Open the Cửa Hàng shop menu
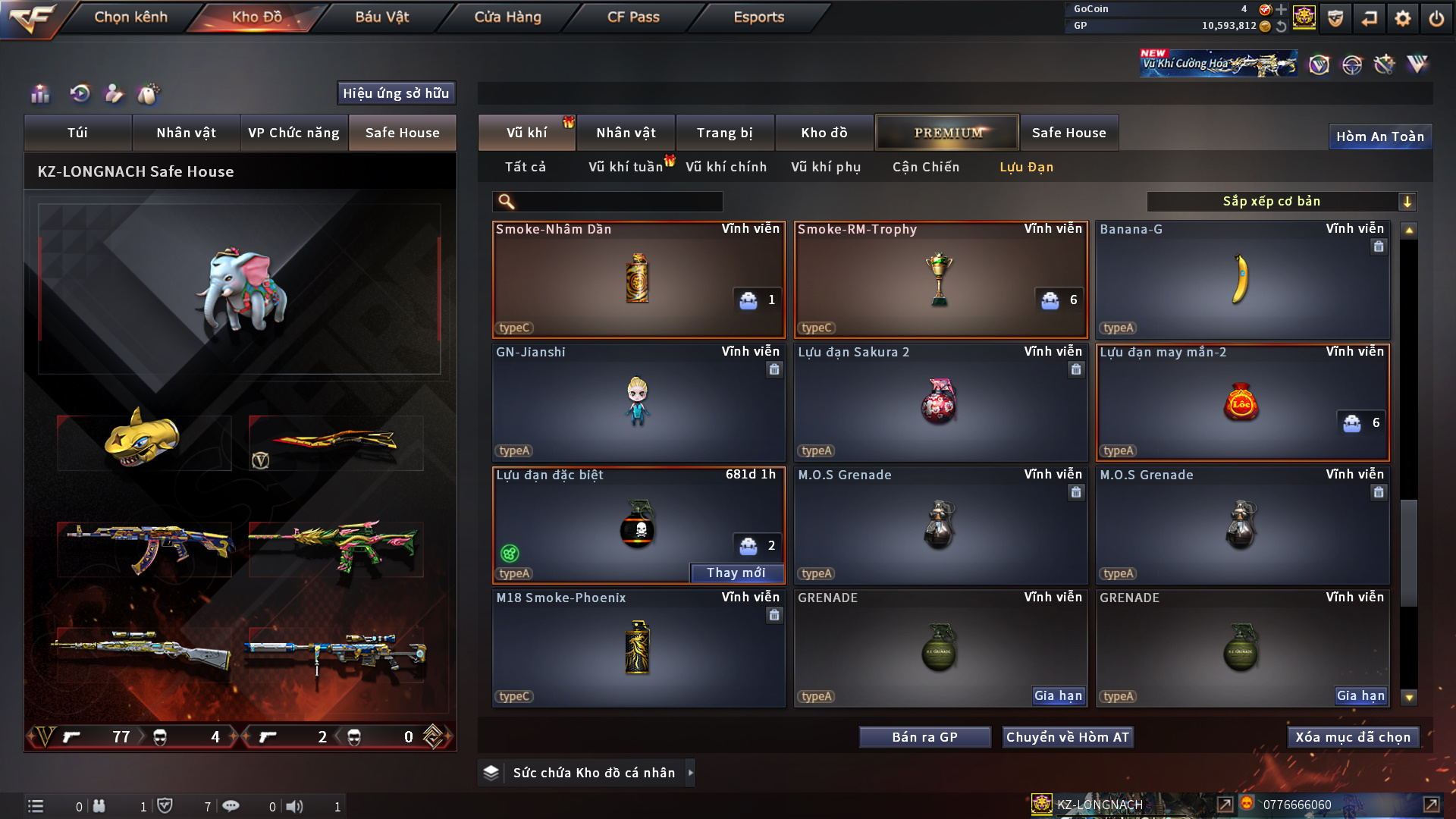 coord(507,17)
